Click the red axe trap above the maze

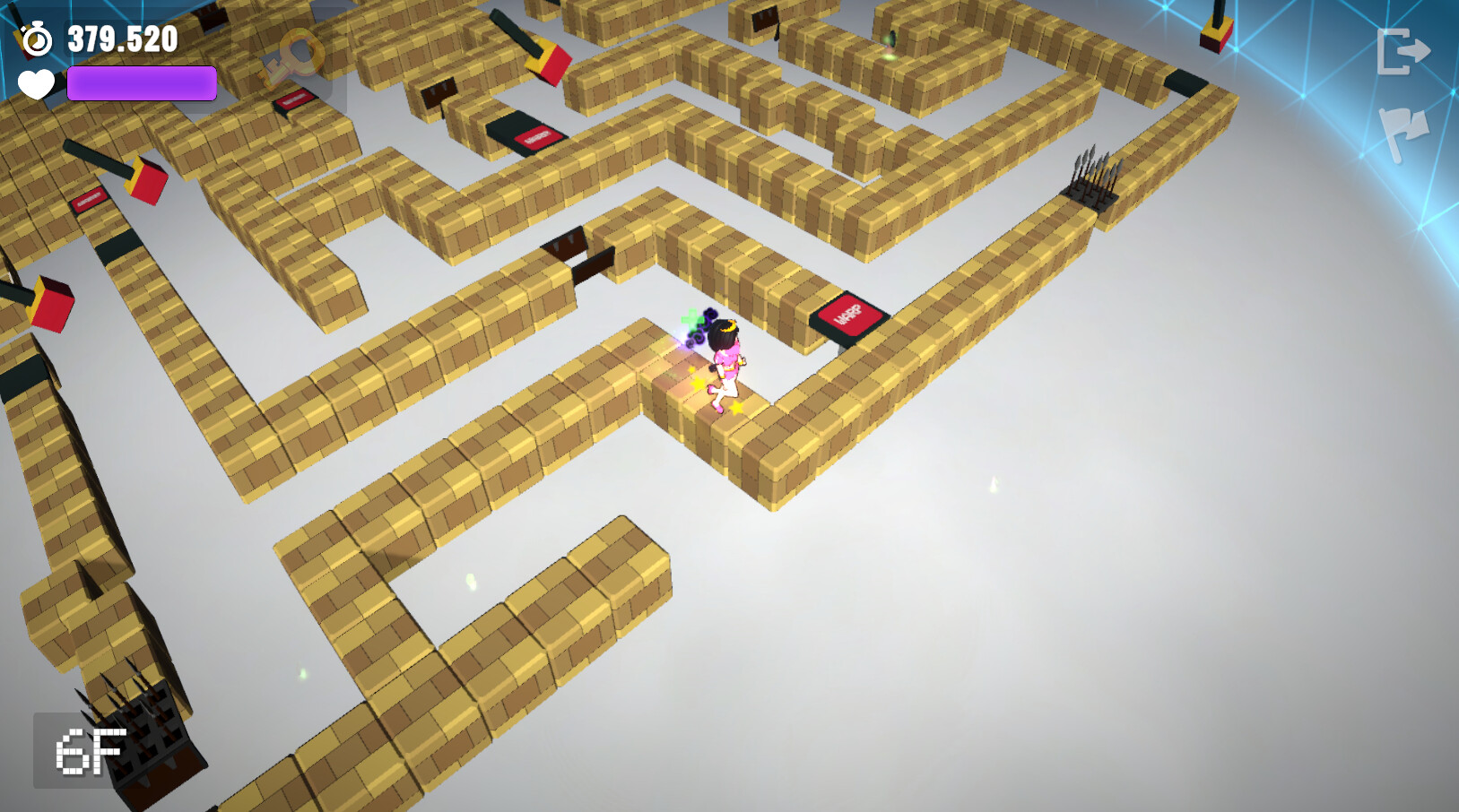click(x=547, y=63)
